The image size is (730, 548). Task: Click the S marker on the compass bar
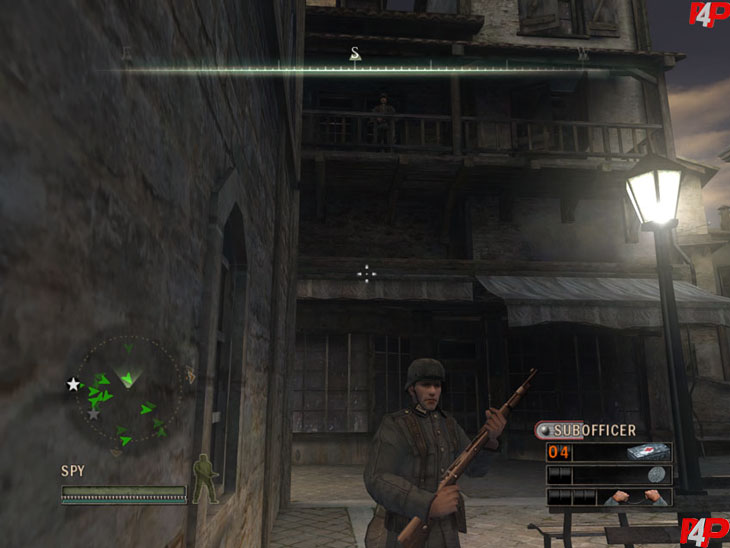(354, 53)
